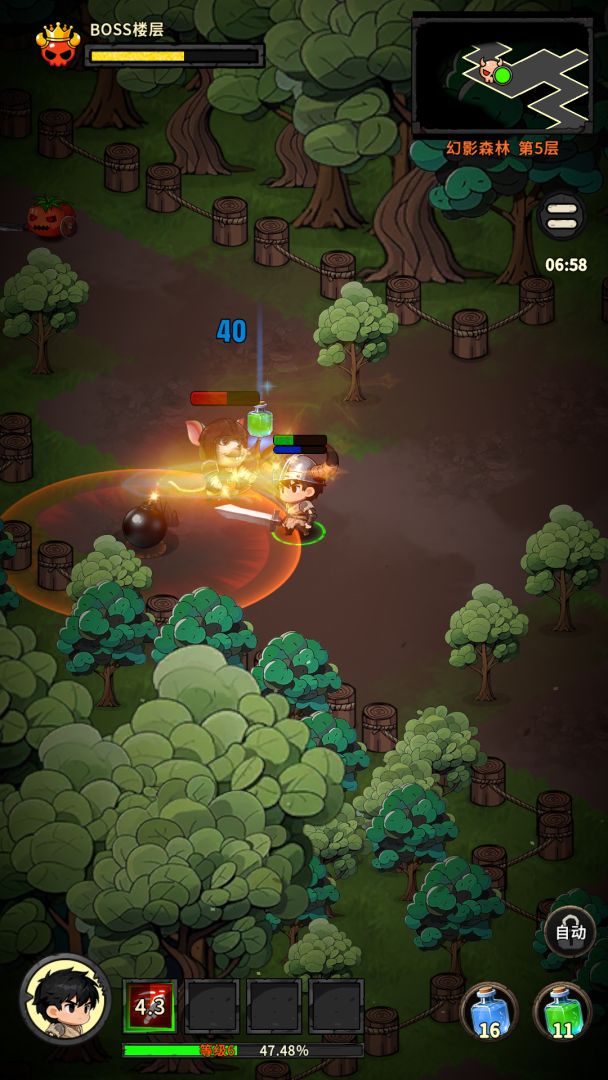Open the pause menu button

562,216
